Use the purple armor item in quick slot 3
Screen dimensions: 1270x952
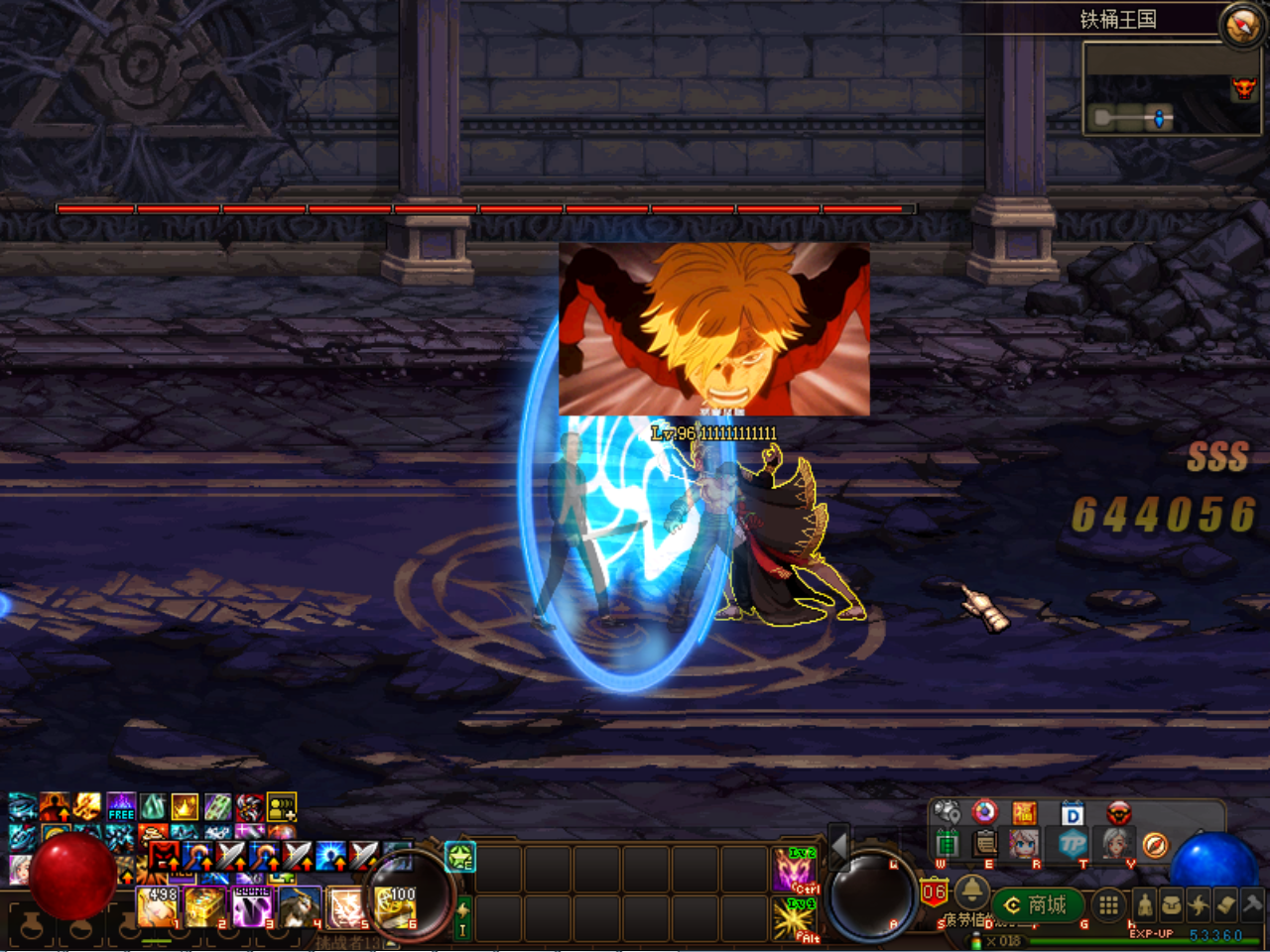[252, 907]
